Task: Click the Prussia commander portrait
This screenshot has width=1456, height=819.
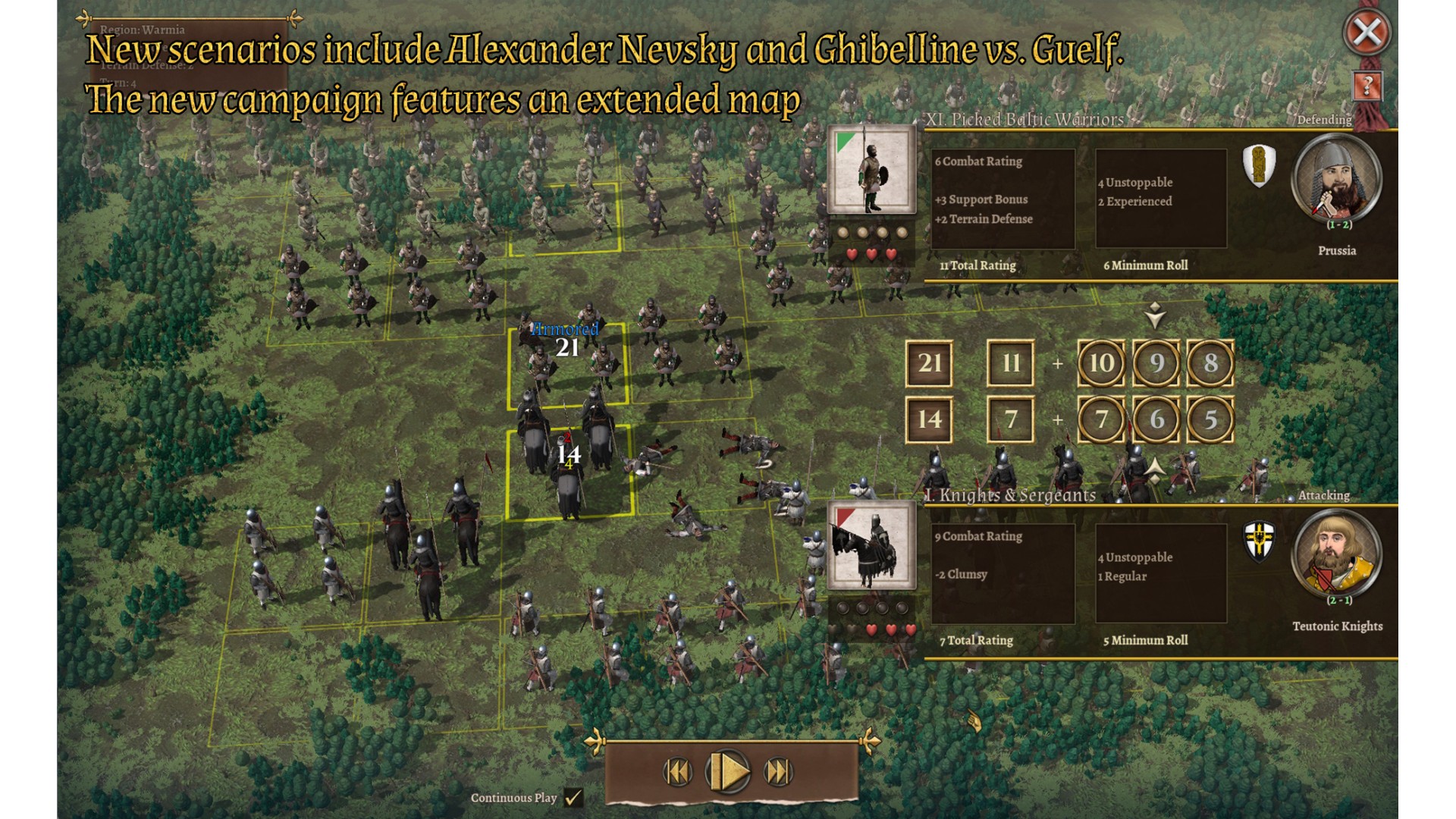Action: point(1336,179)
